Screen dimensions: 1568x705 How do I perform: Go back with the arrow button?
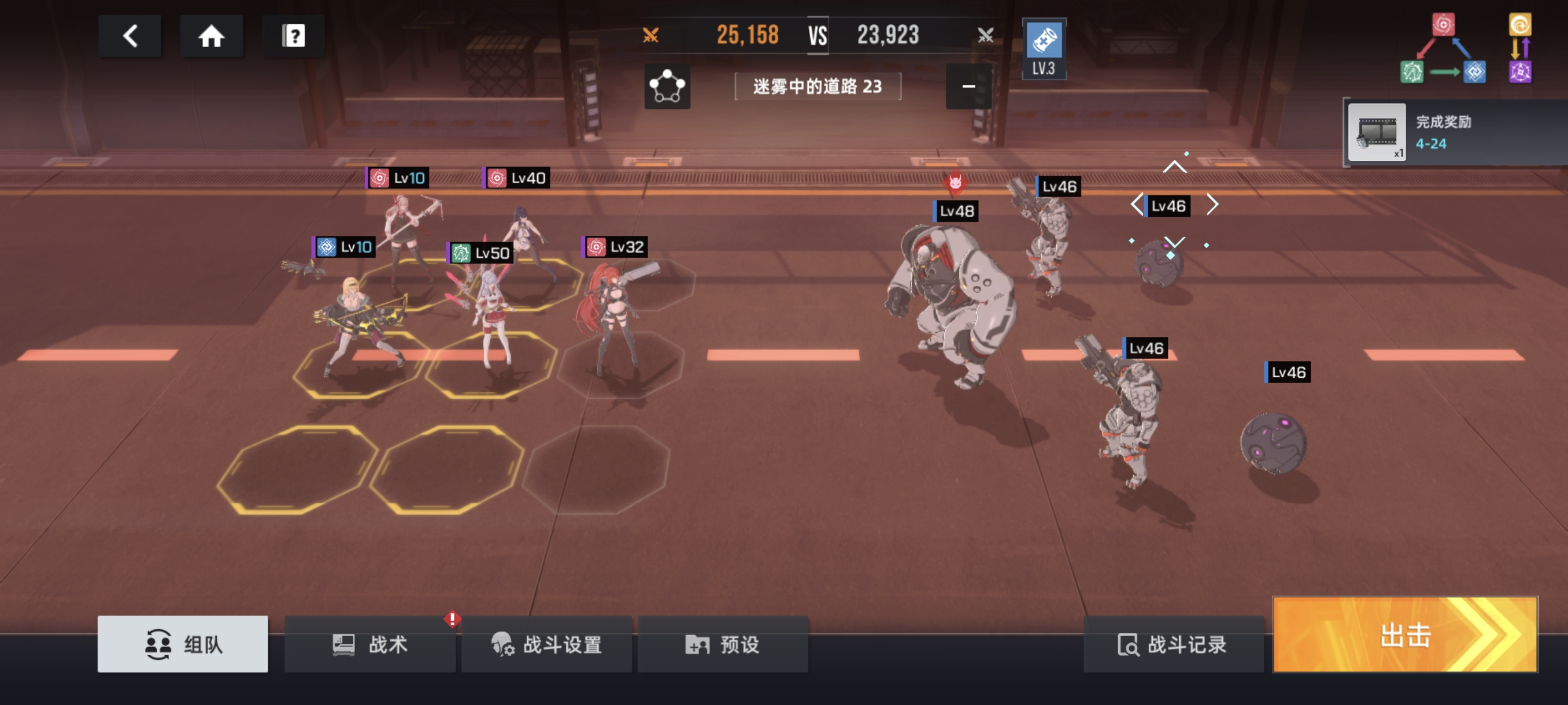click(x=130, y=36)
